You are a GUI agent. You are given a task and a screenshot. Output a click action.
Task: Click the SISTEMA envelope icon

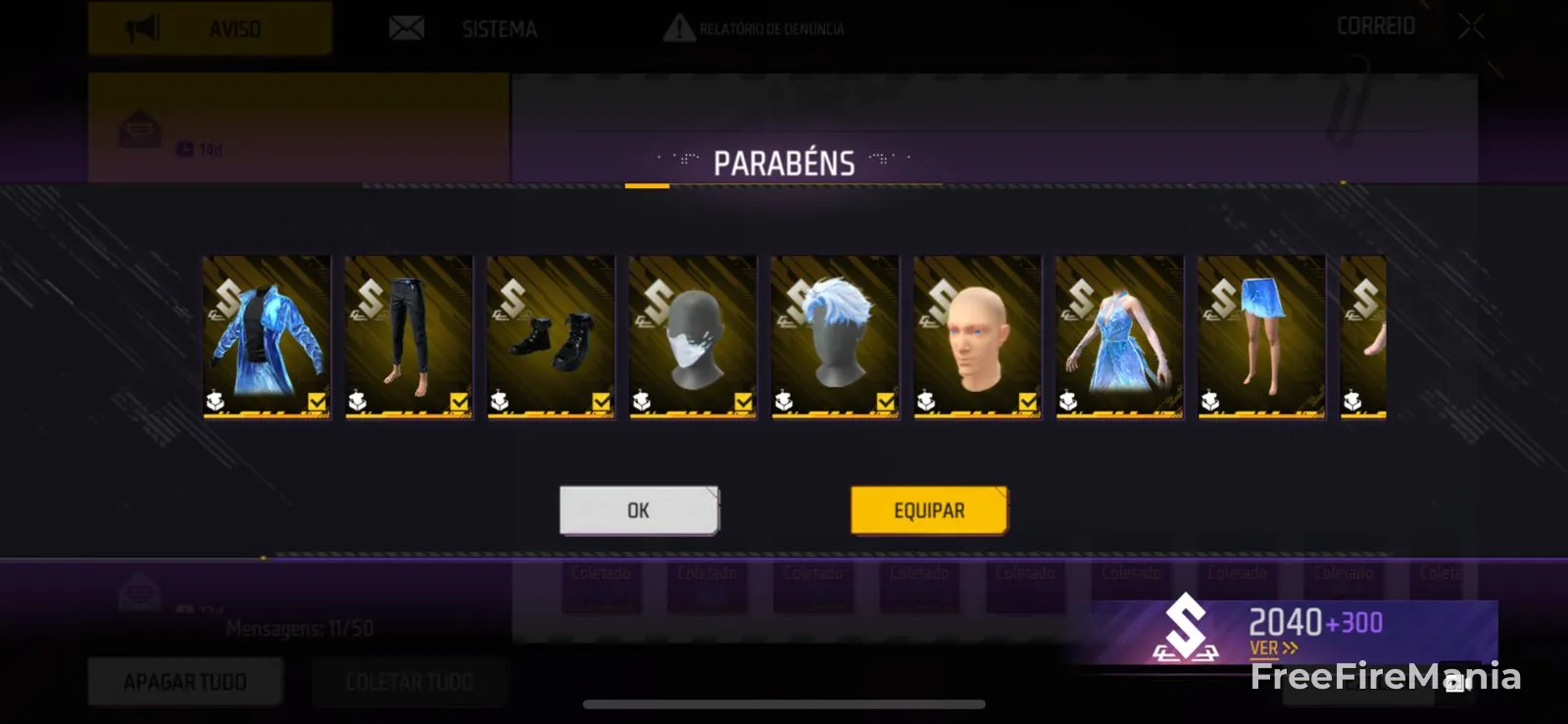405,28
